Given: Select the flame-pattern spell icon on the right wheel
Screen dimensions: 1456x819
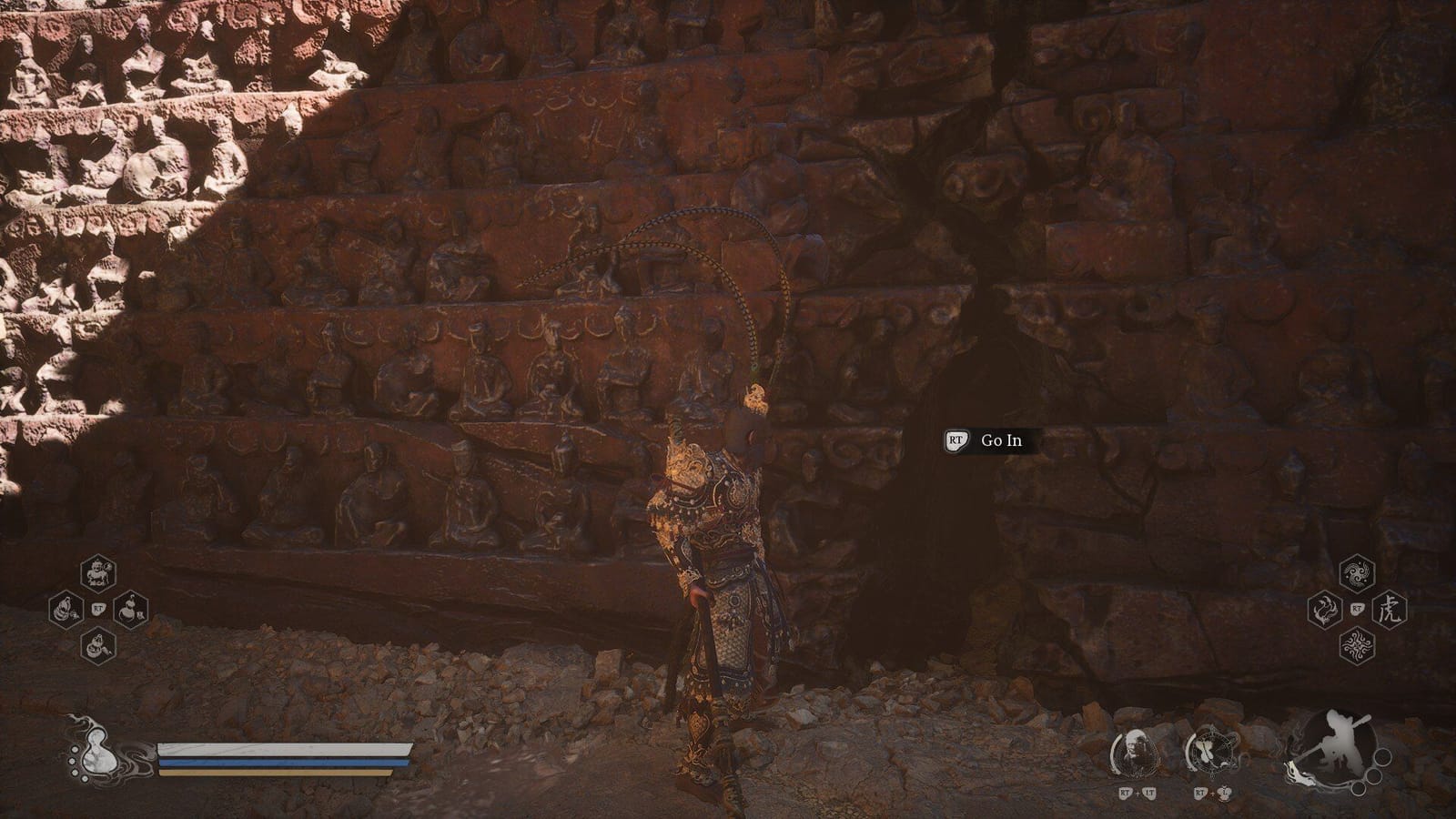Looking at the screenshot, I should pos(1324,608).
